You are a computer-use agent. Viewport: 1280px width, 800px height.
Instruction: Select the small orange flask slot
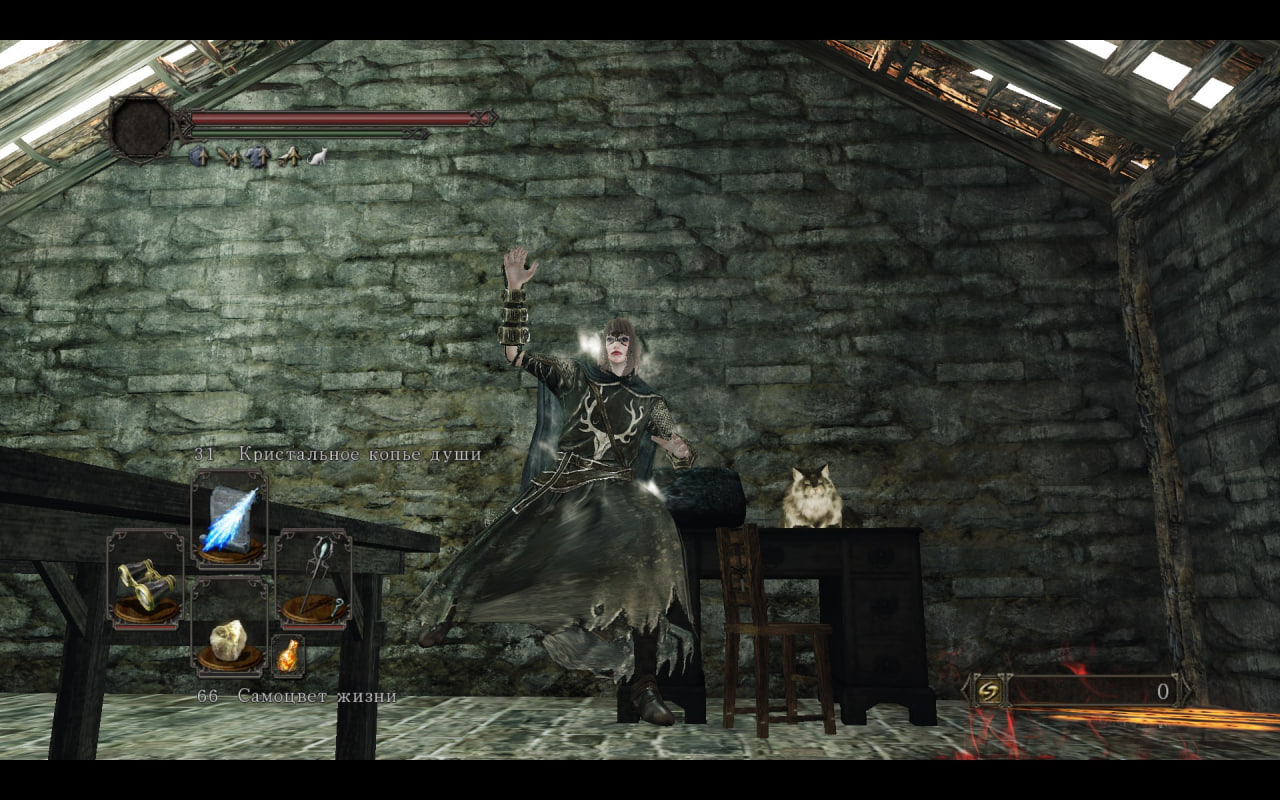point(288,656)
